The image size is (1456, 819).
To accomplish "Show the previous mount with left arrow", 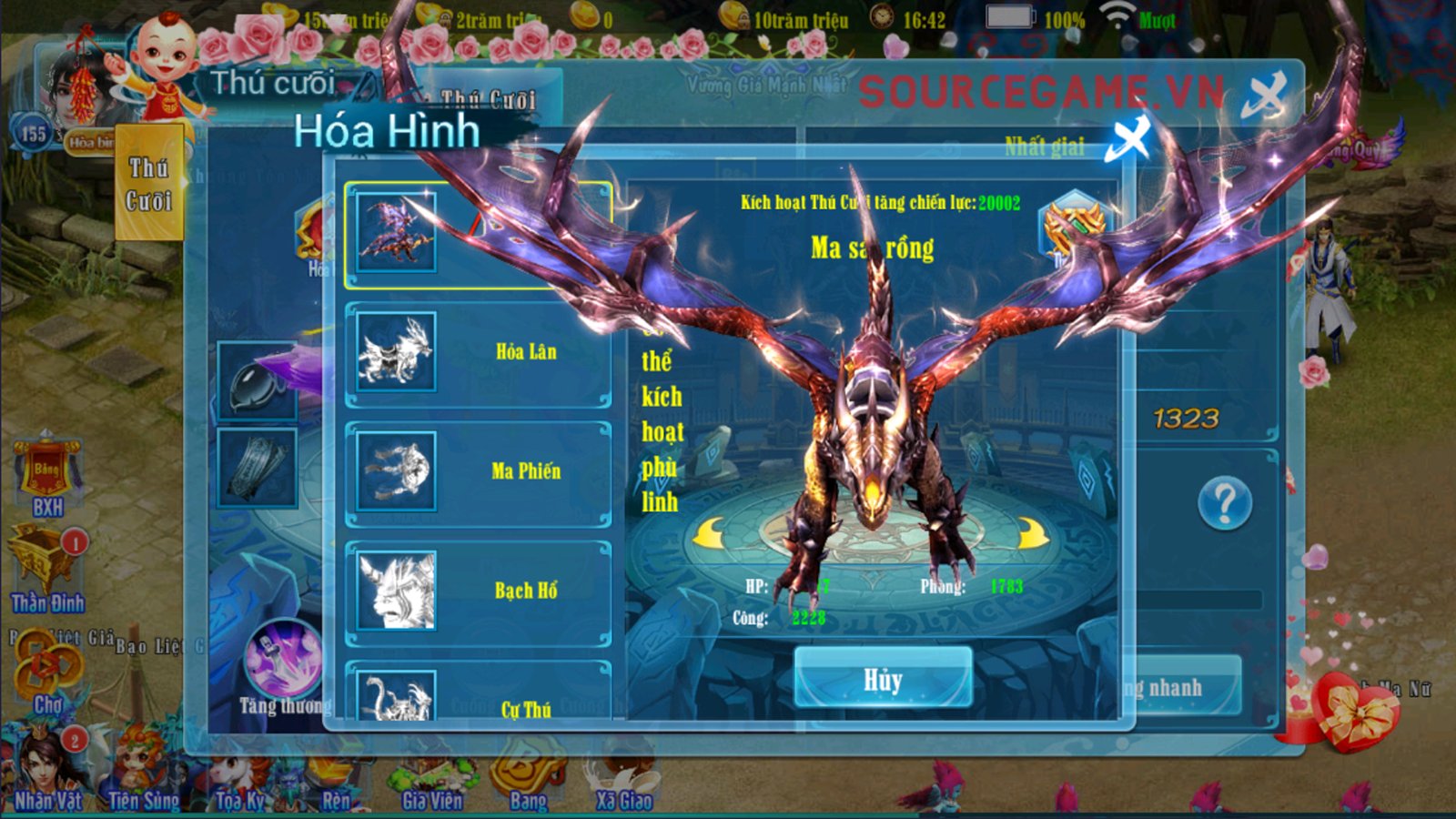I will (710, 532).
